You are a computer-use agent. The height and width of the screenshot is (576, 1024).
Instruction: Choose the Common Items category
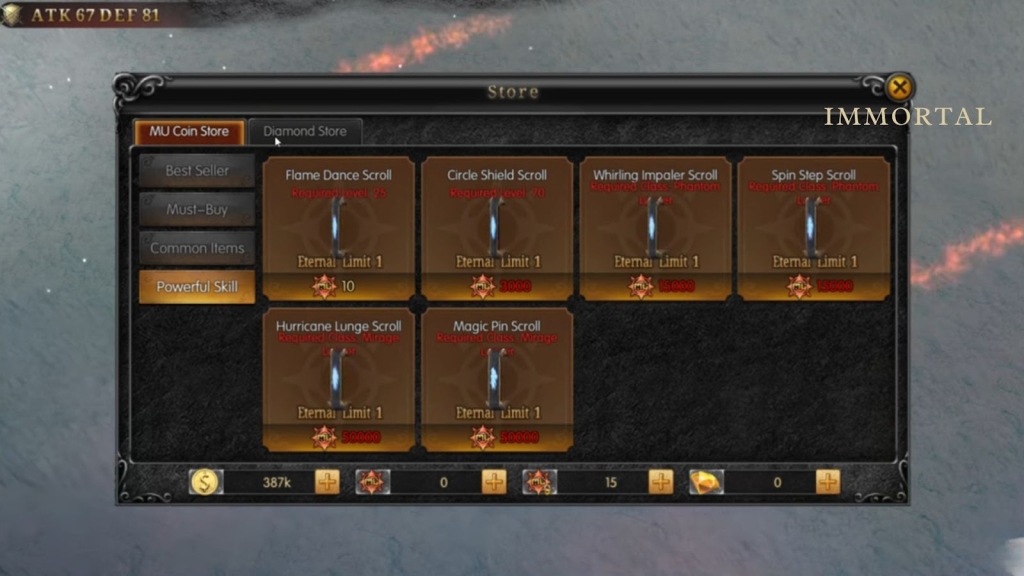click(197, 248)
